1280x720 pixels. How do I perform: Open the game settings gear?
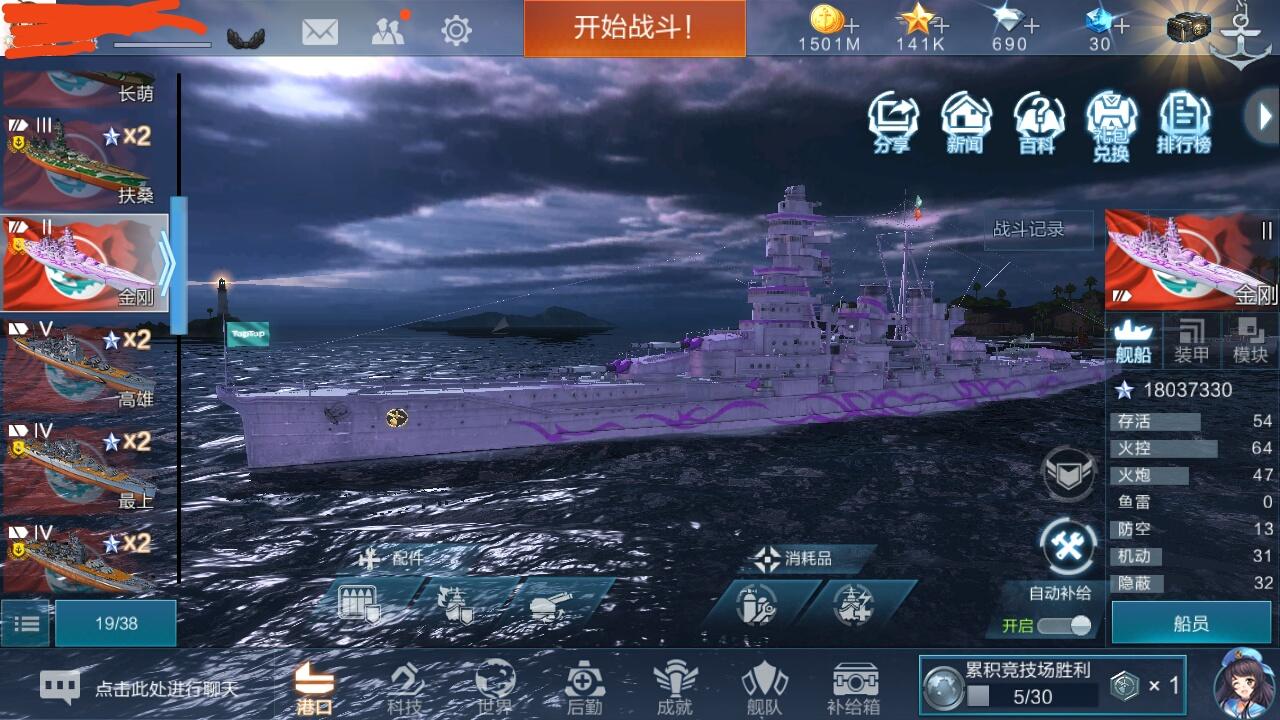coord(455,30)
